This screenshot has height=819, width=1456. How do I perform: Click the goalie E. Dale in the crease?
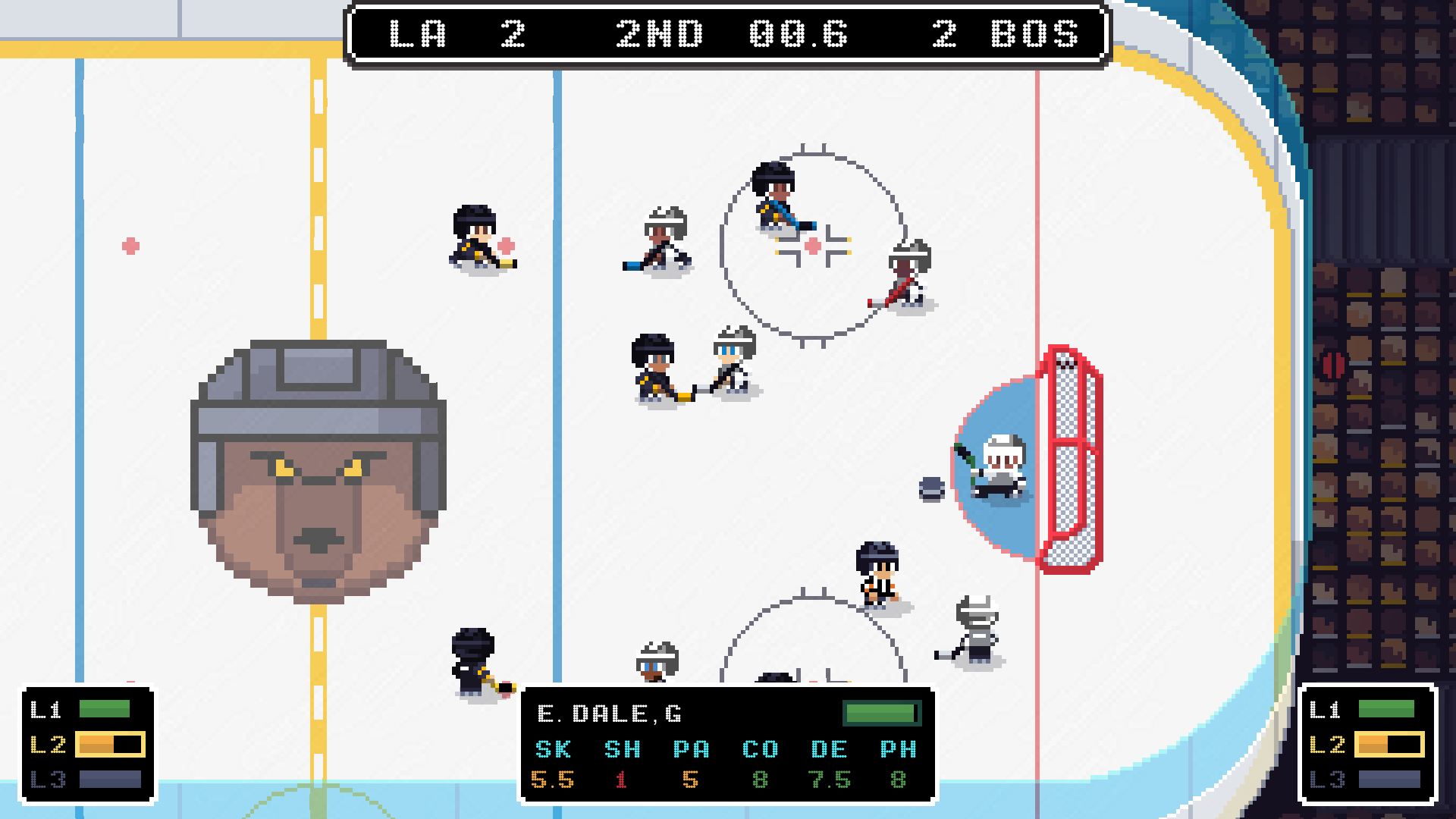tap(1001, 463)
